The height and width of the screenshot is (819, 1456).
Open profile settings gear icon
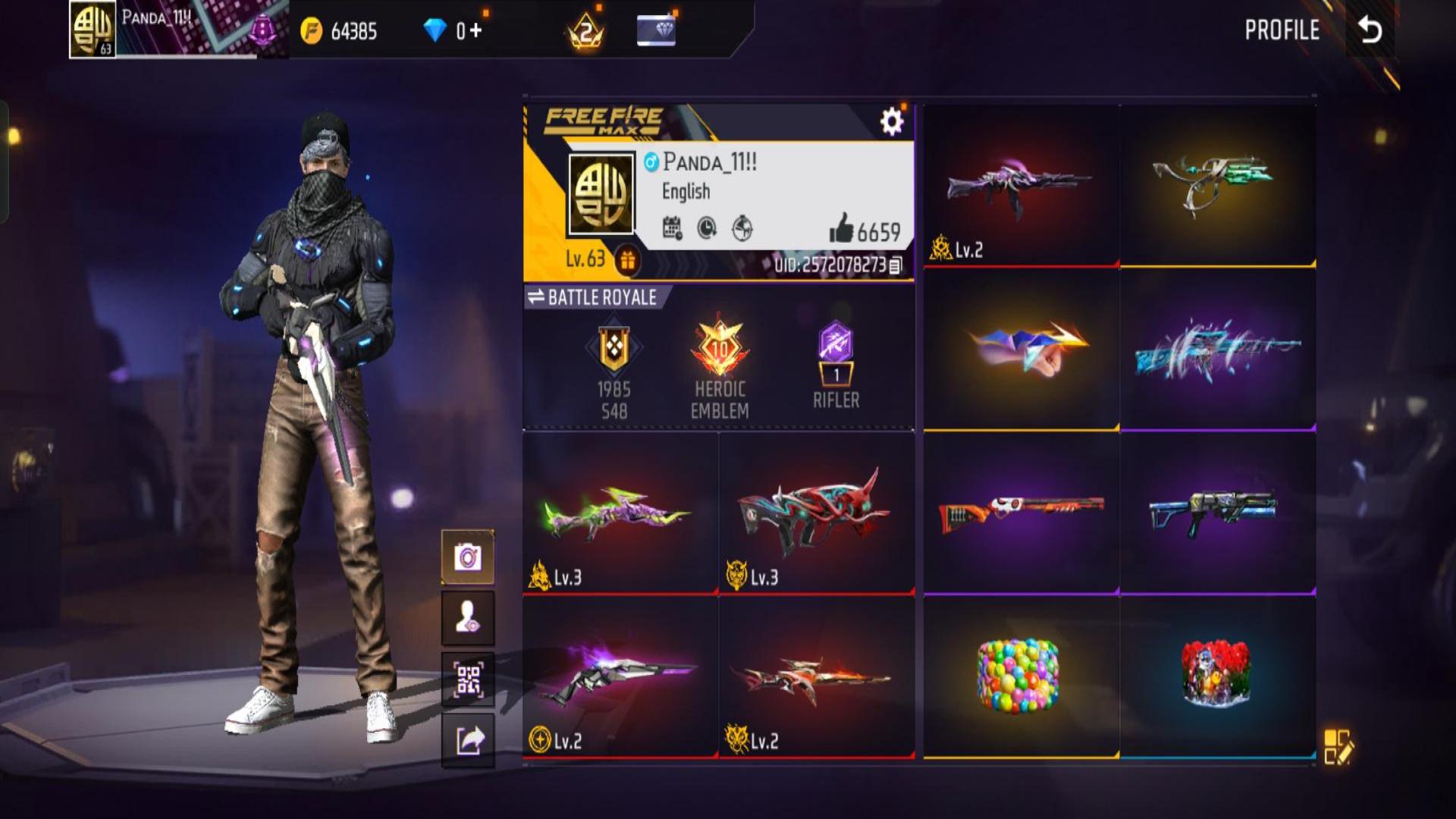pyautogui.click(x=892, y=121)
